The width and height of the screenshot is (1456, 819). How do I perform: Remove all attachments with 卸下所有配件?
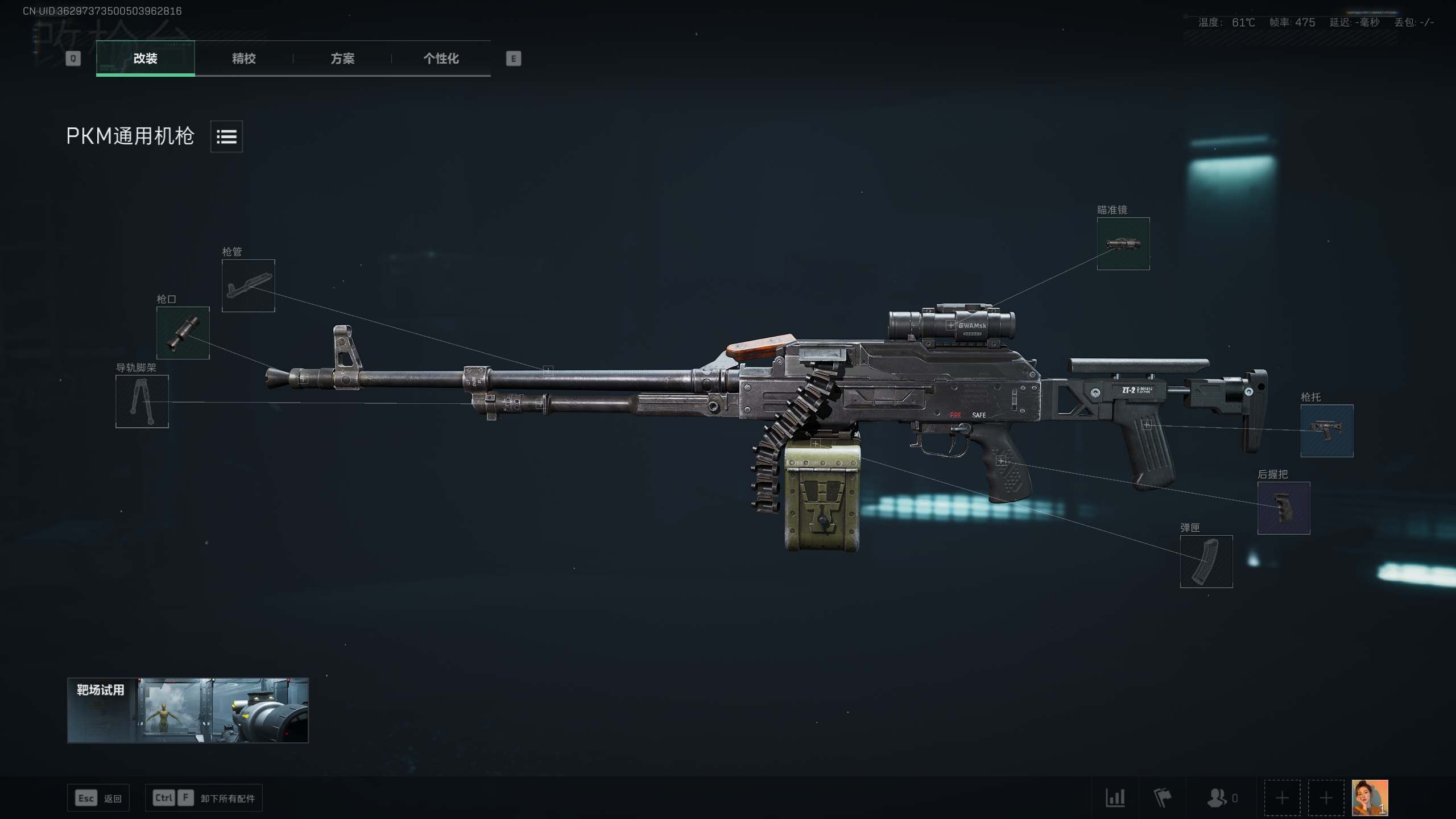[204, 798]
